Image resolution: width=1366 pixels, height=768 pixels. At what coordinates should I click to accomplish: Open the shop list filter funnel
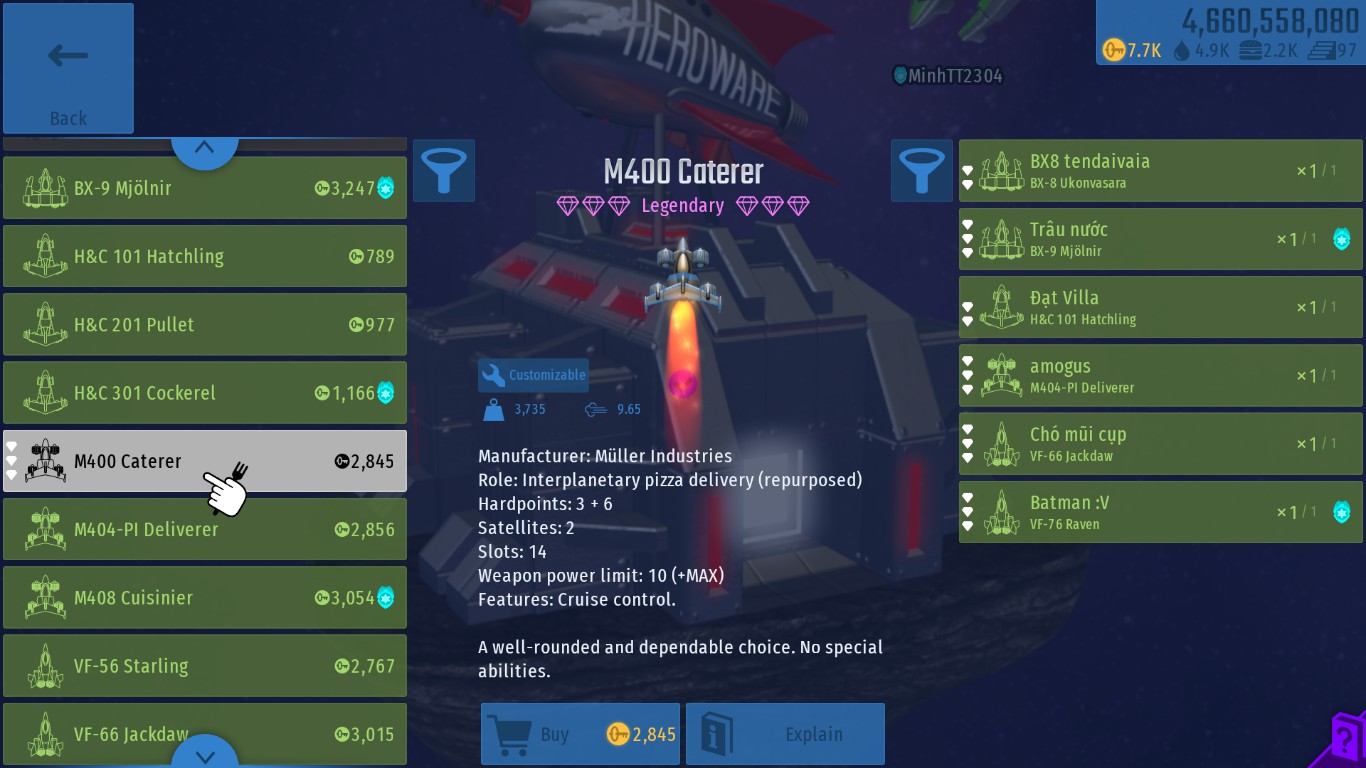coord(444,170)
